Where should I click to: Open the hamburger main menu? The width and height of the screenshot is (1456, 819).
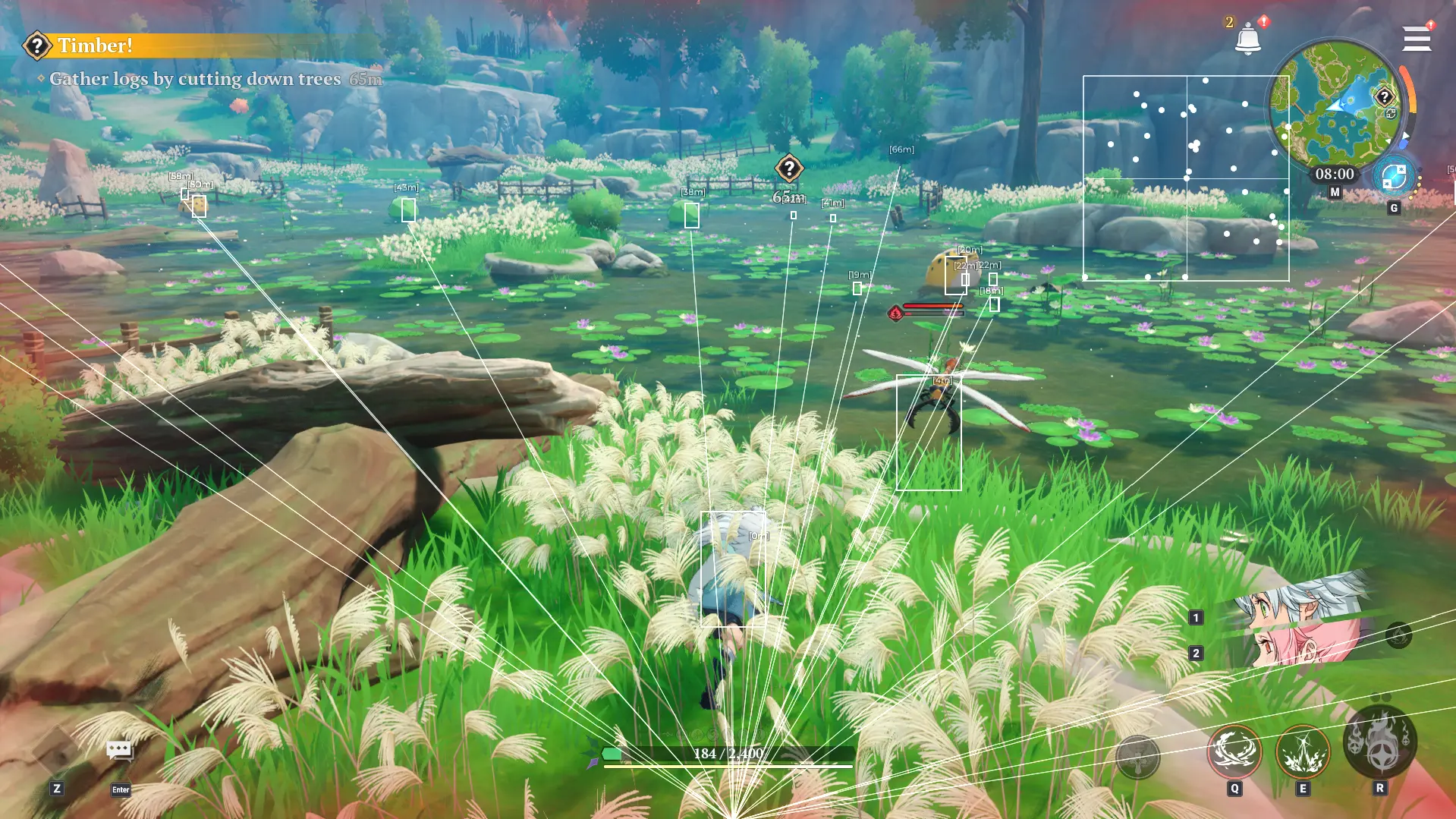pyautogui.click(x=1417, y=38)
